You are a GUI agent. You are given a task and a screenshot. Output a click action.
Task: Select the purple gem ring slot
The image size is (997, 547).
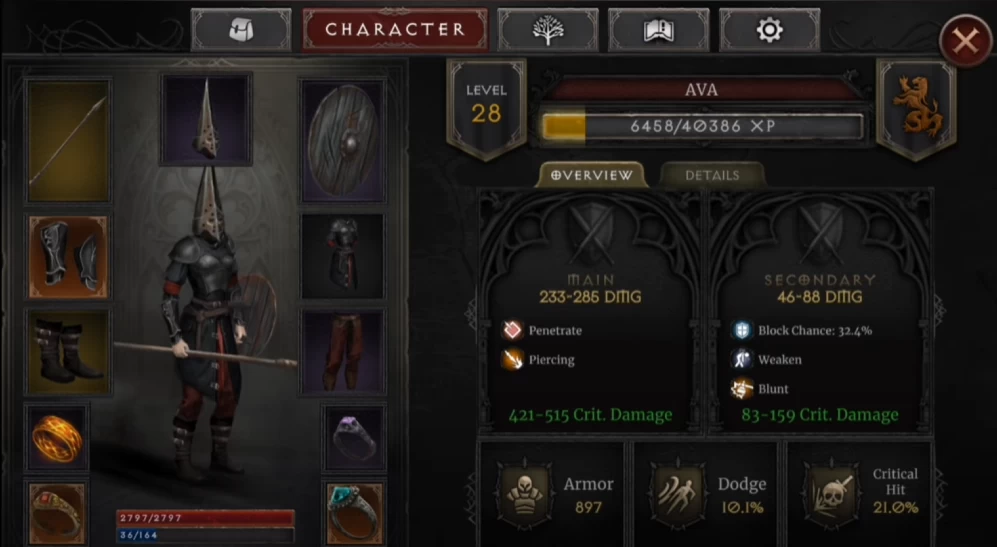pos(354,436)
